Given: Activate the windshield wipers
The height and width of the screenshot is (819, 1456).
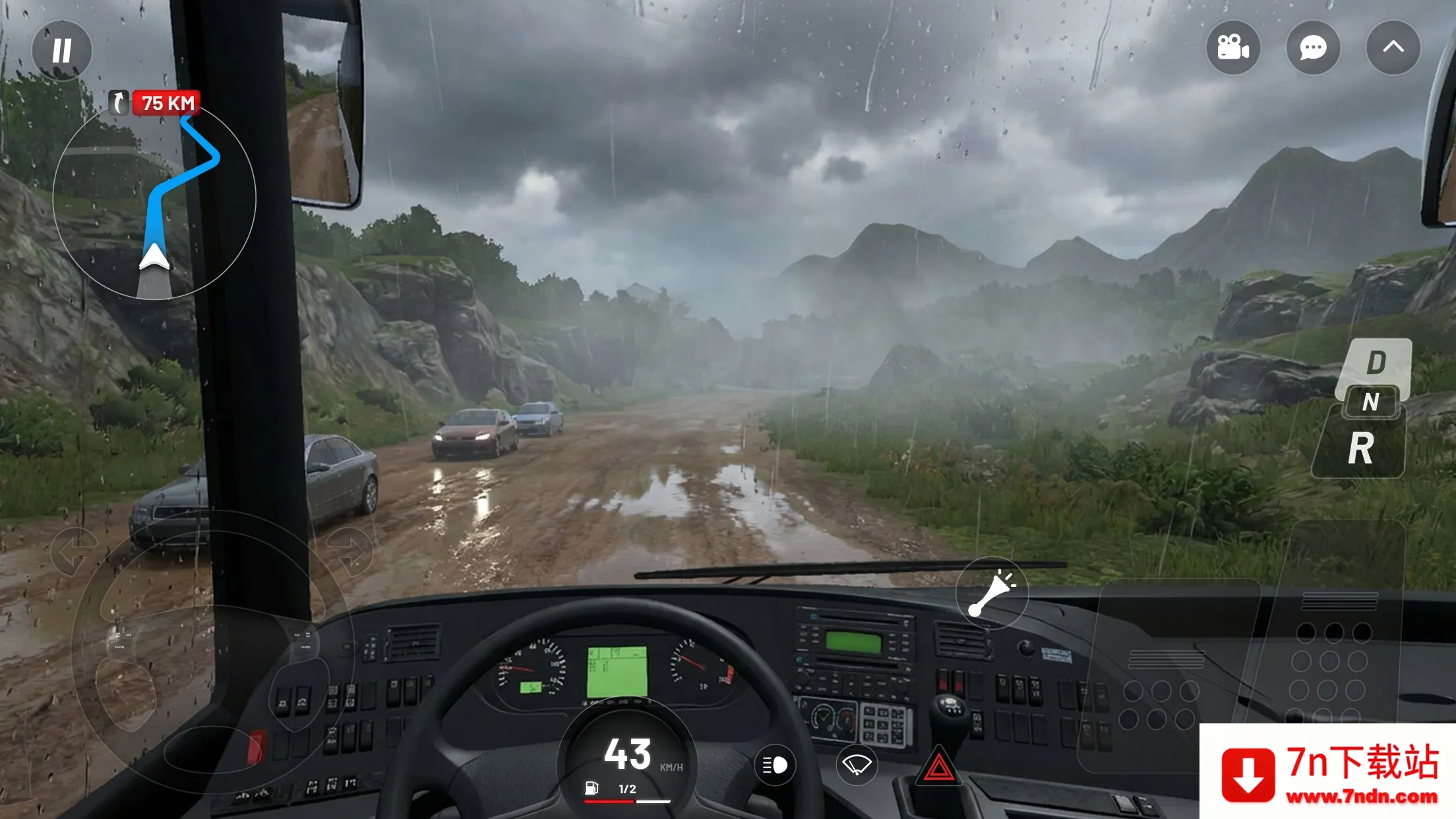Looking at the screenshot, I should [857, 765].
